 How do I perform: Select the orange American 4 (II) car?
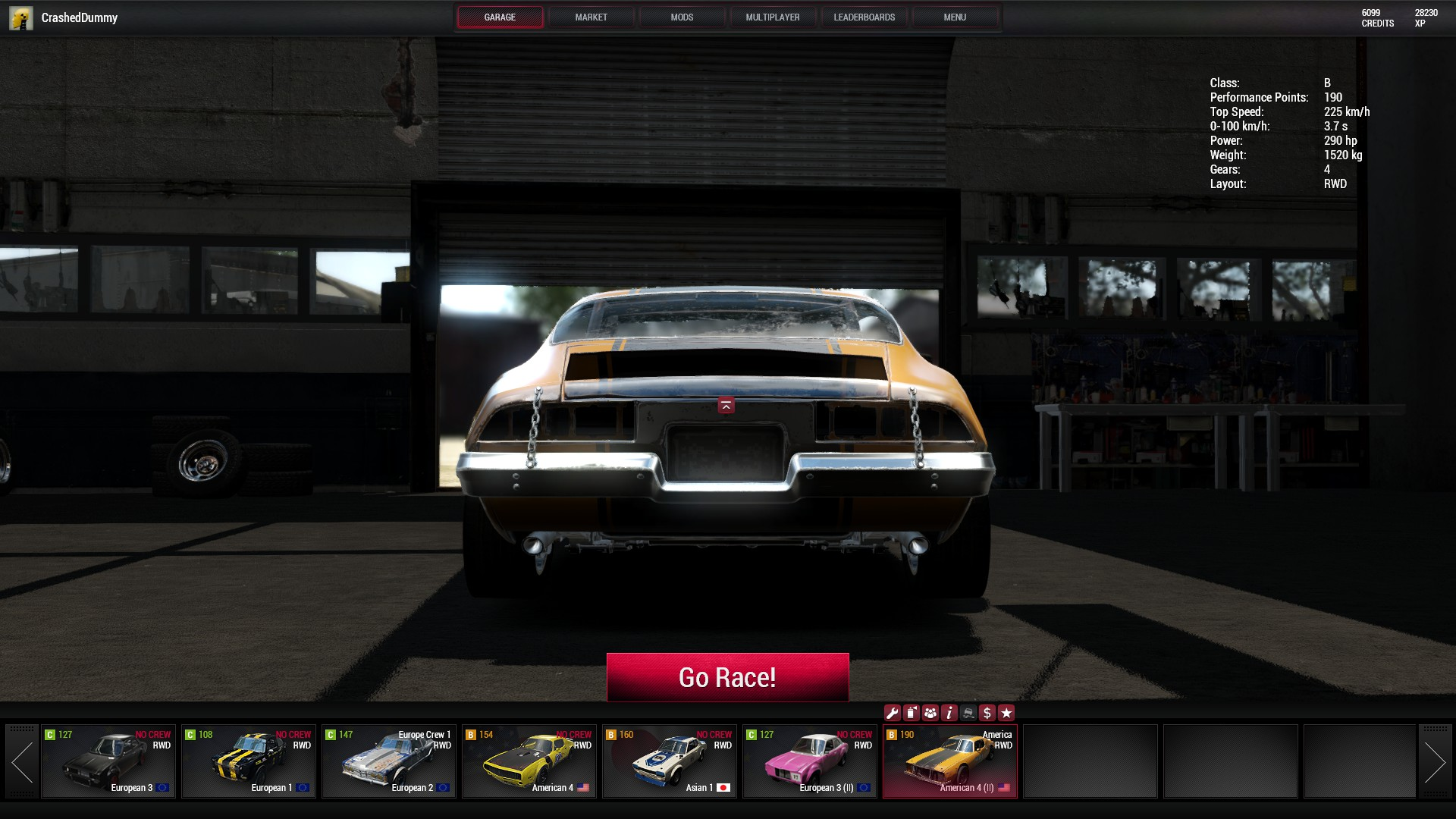point(950,761)
